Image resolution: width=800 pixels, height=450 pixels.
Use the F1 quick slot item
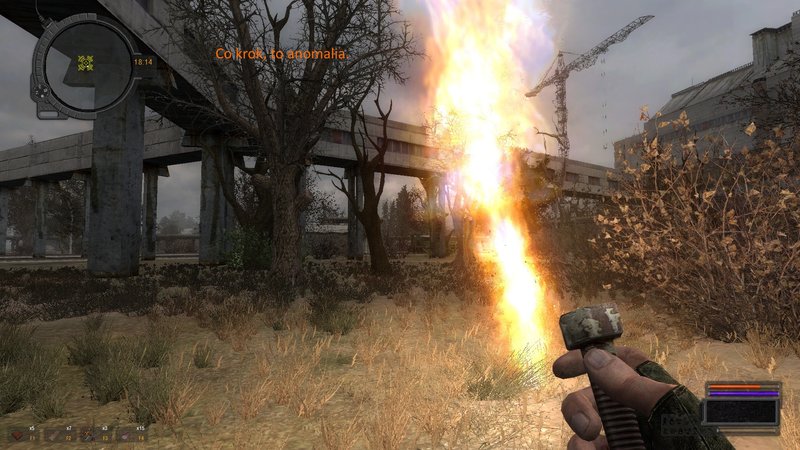pyautogui.click(x=20, y=435)
